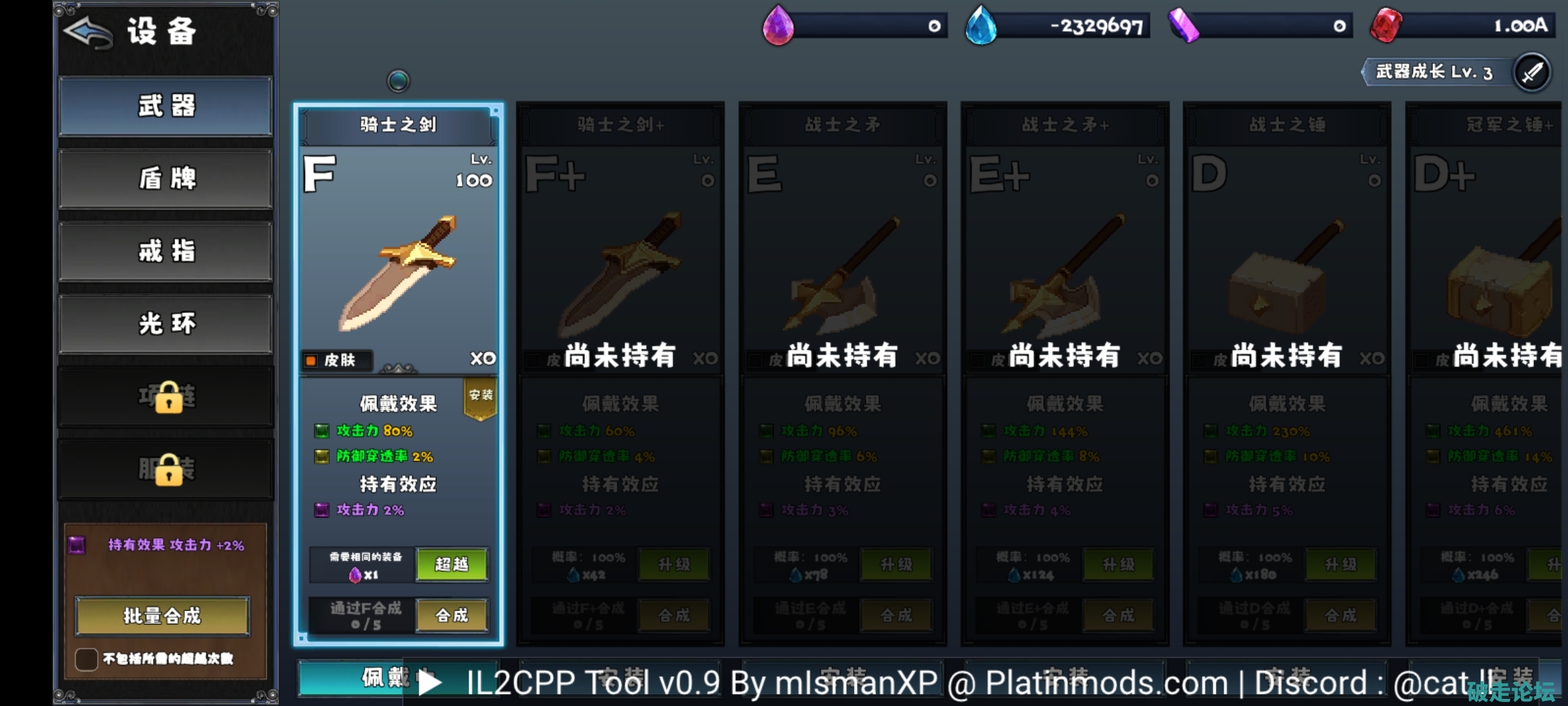Click the green 超越 transcend button
Image resolution: width=1568 pixels, height=706 pixels.
(451, 565)
